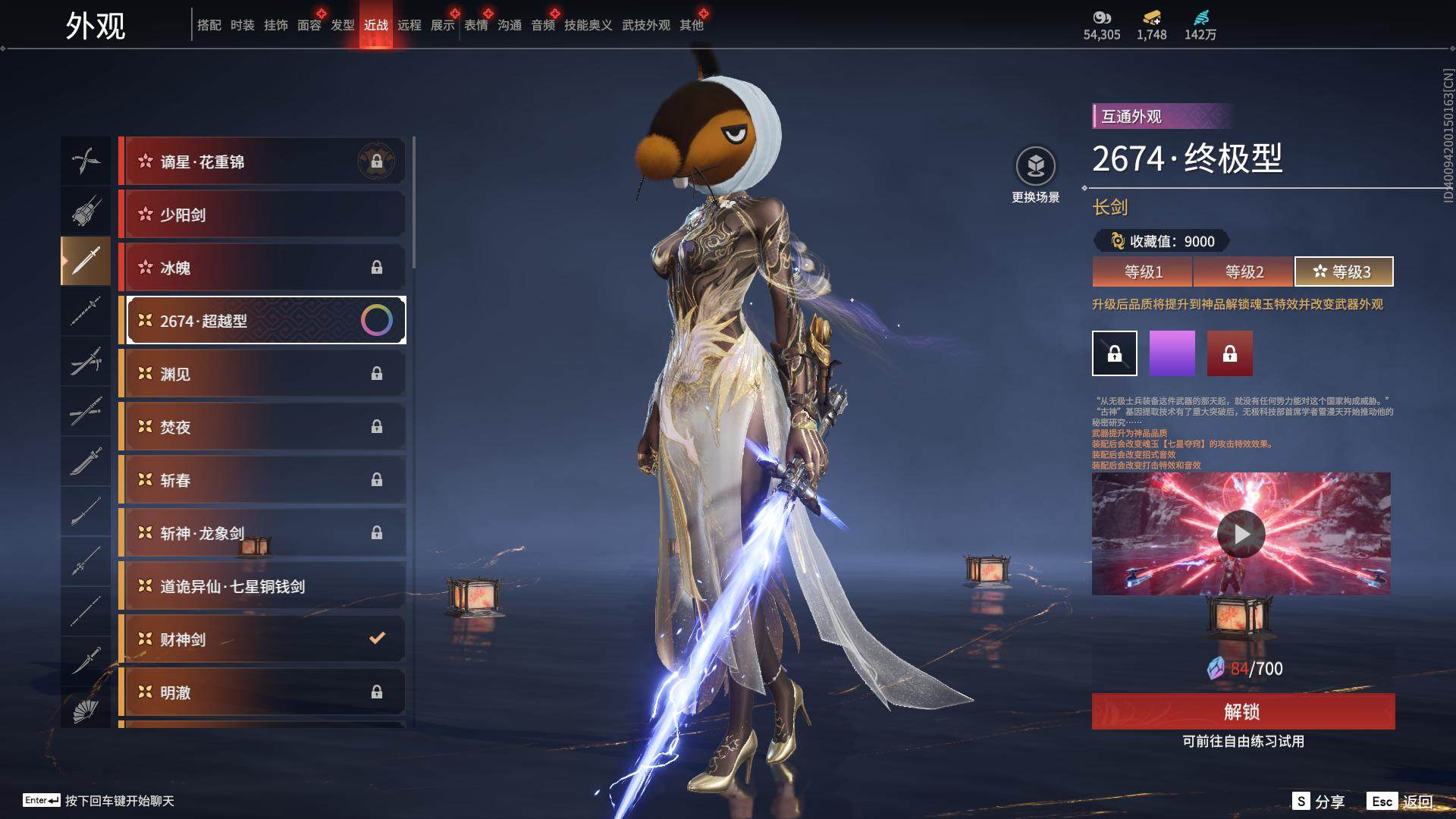Click the 解锁 unlock button
The image size is (1456, 819).
point(1243,711)
